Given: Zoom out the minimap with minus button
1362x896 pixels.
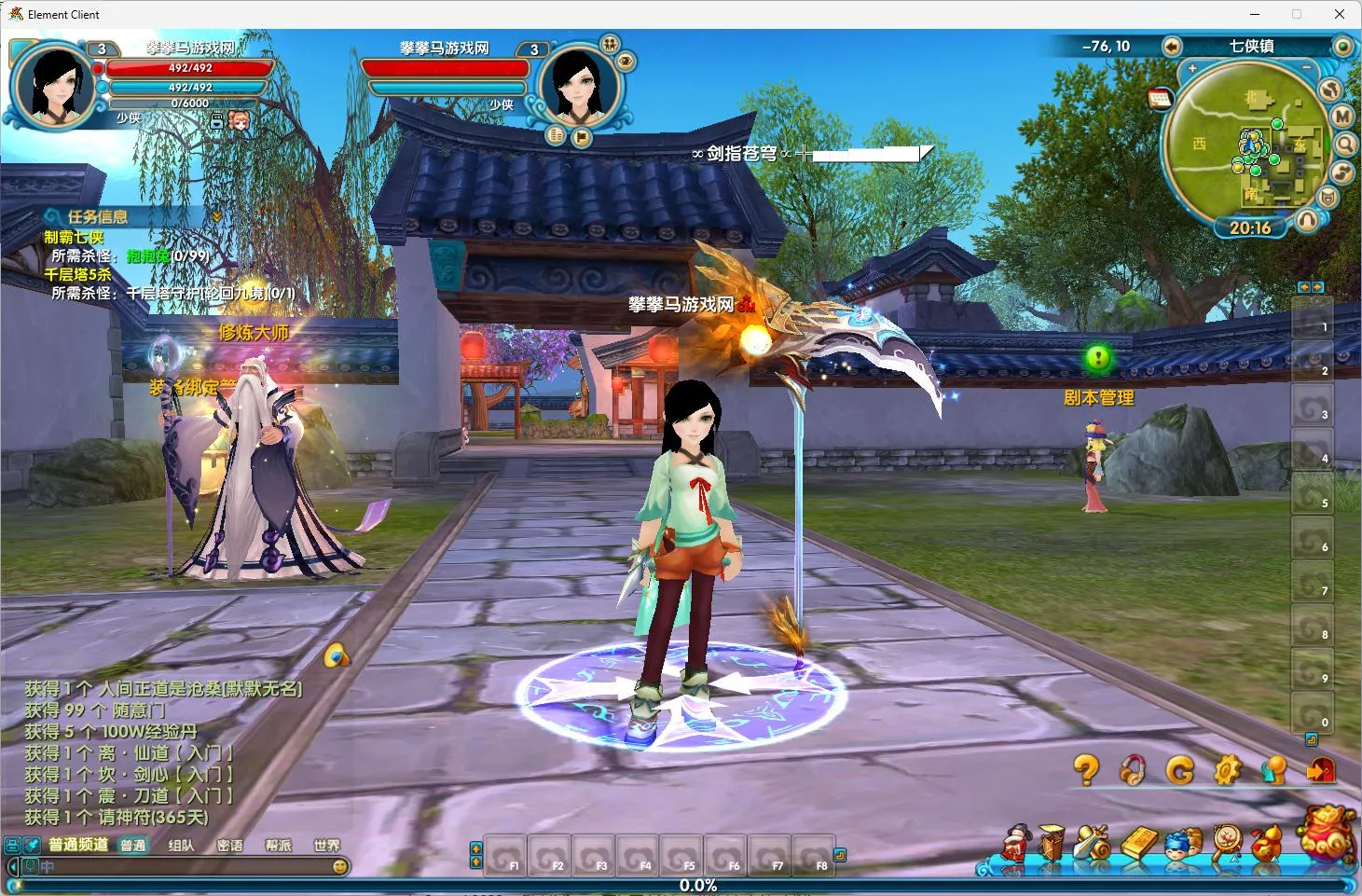Looking at the screenshot, I should 1306,68.
